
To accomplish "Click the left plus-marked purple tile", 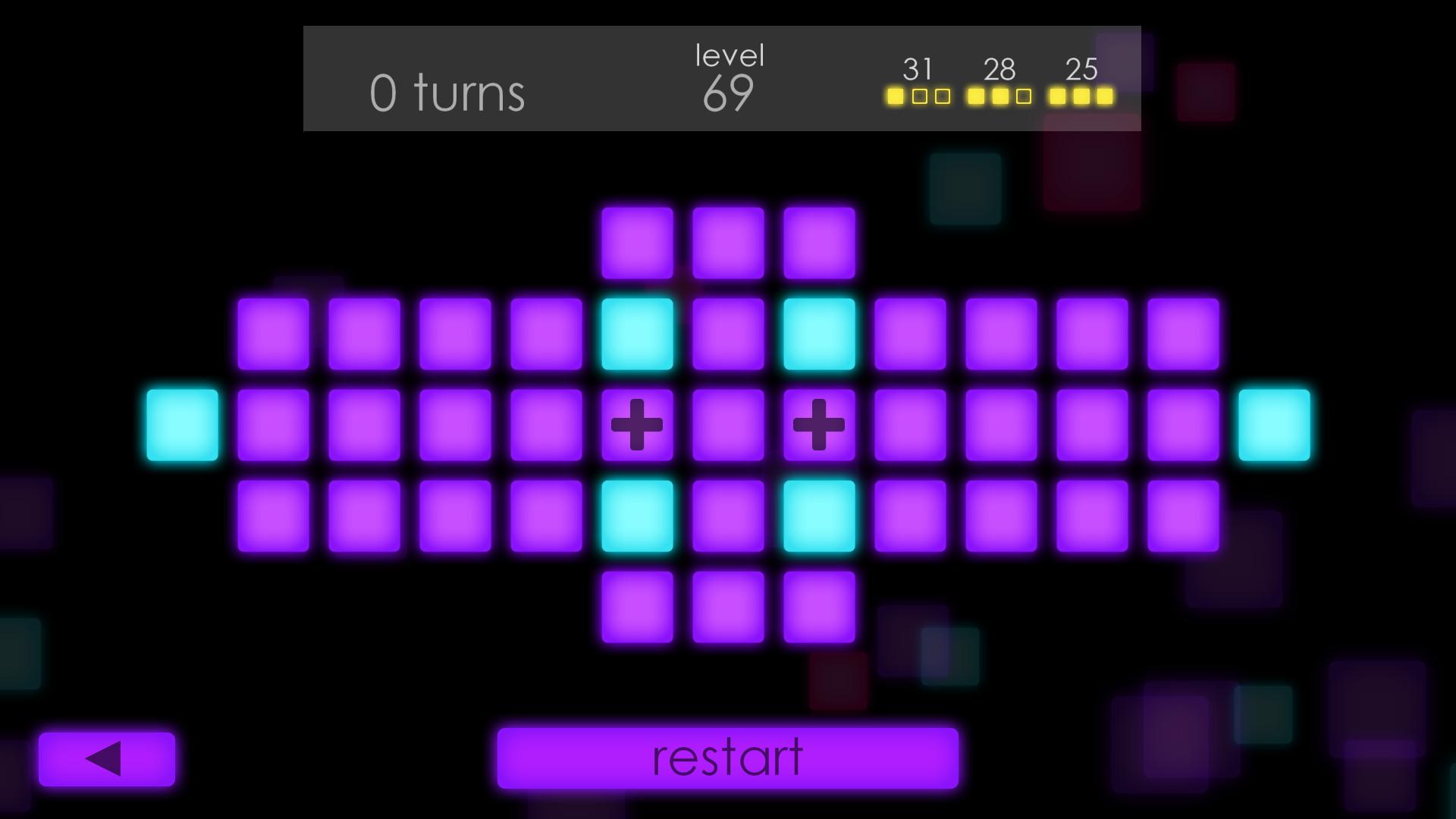I will (x=637, y=425).
